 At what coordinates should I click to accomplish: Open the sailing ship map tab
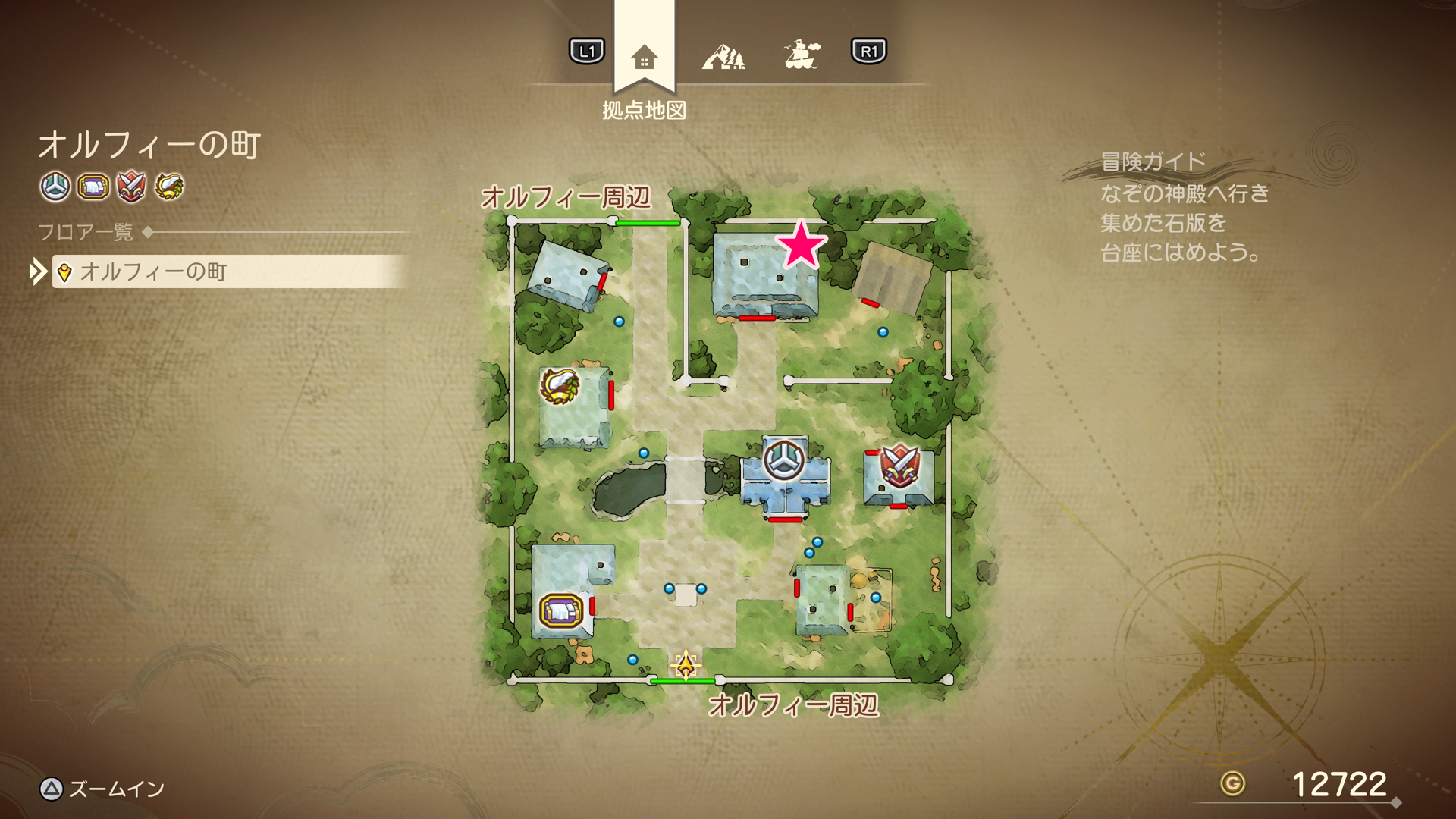pos(802,55)
